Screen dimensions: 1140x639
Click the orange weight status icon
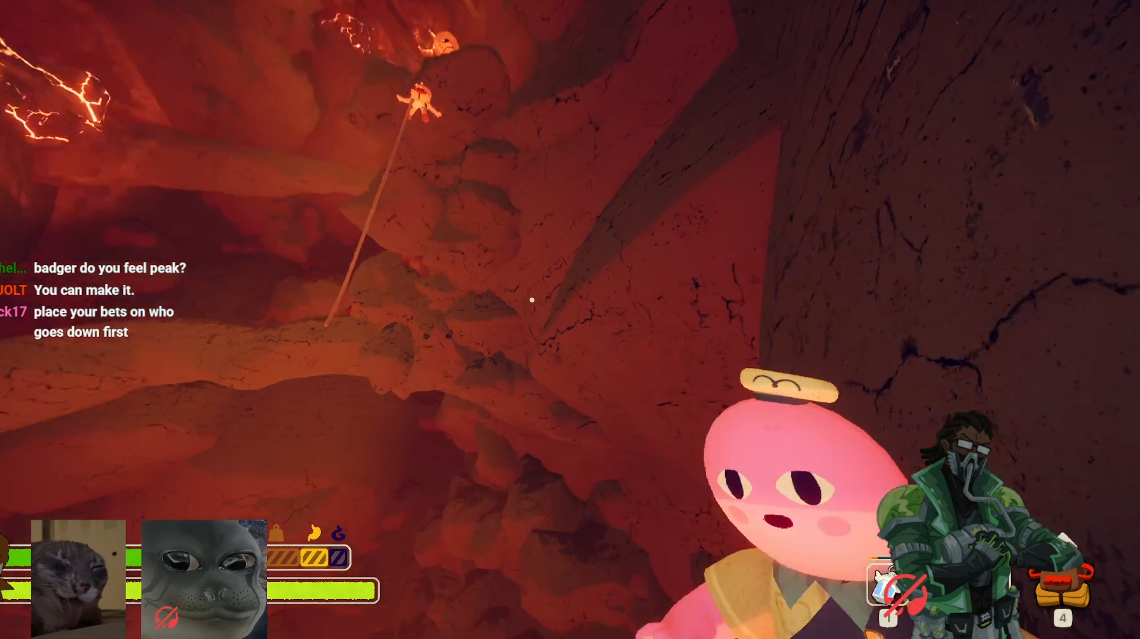click(x=276, y=534)
